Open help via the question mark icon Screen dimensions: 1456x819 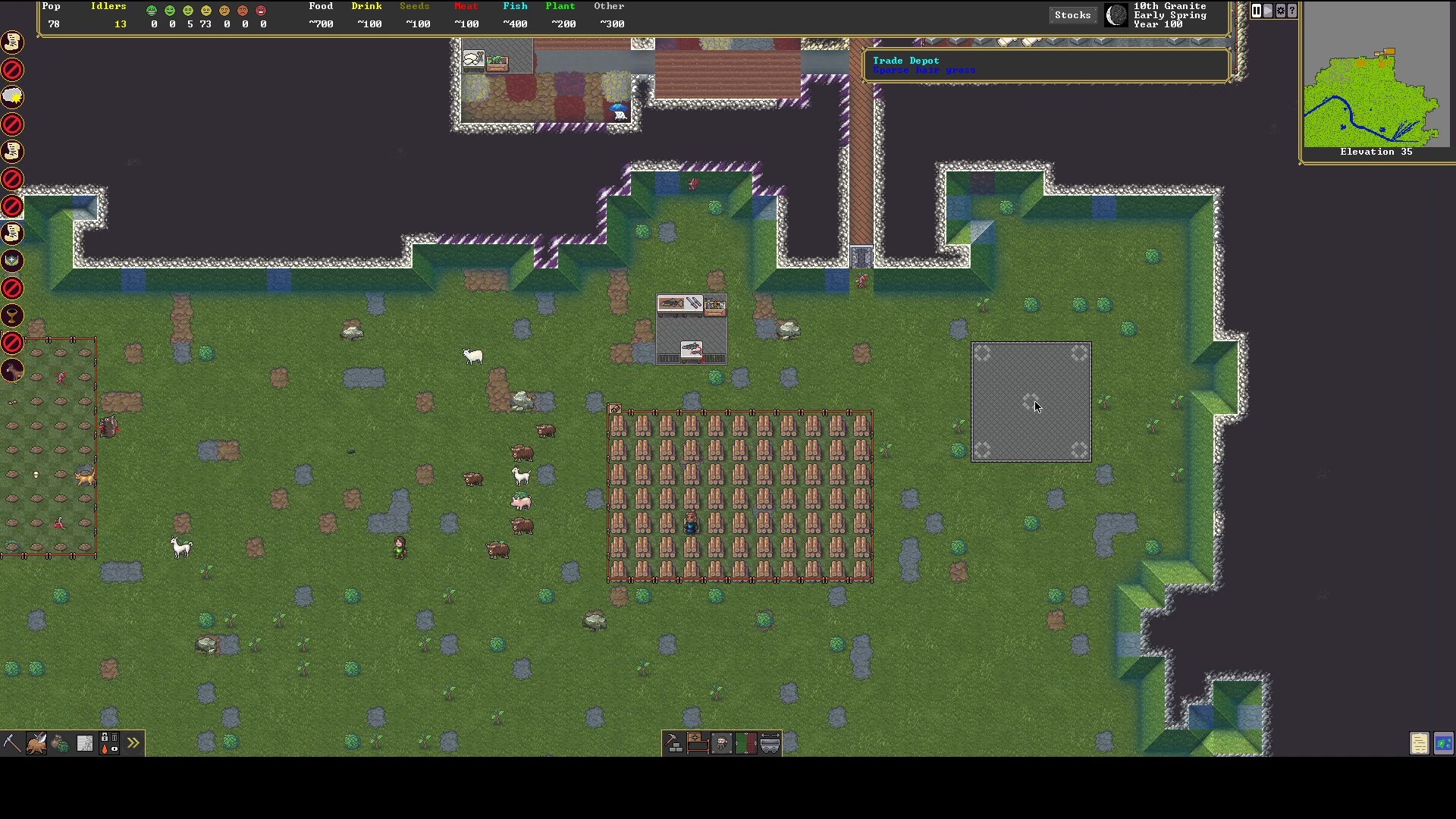tap(1293, 11)
